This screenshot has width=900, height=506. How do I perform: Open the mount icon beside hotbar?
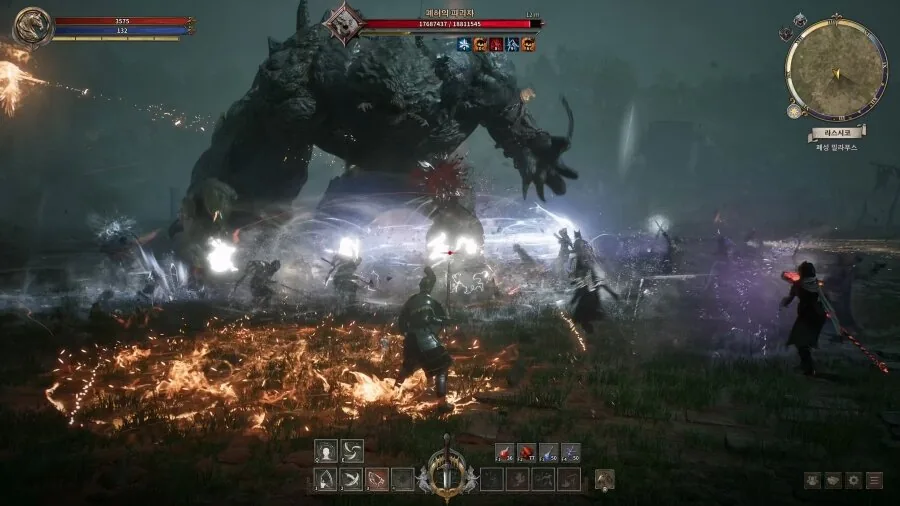click(x=604, y=479)
